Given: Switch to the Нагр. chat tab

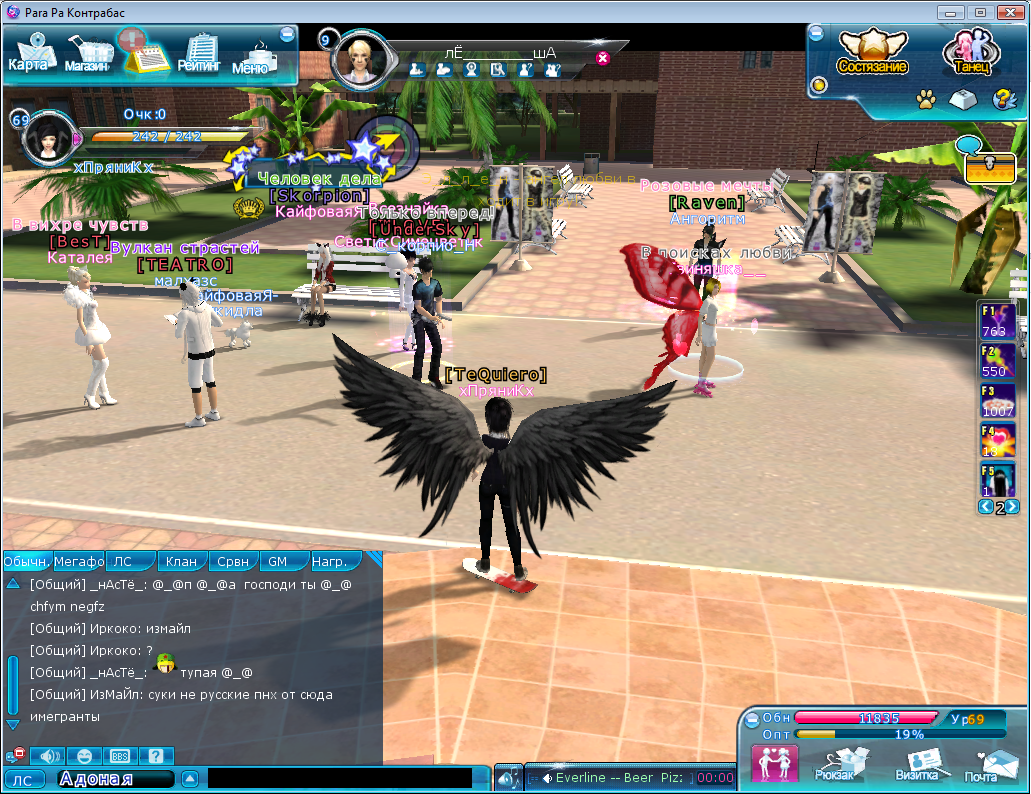Looking at the screenshot, I should tap(330, 561).
